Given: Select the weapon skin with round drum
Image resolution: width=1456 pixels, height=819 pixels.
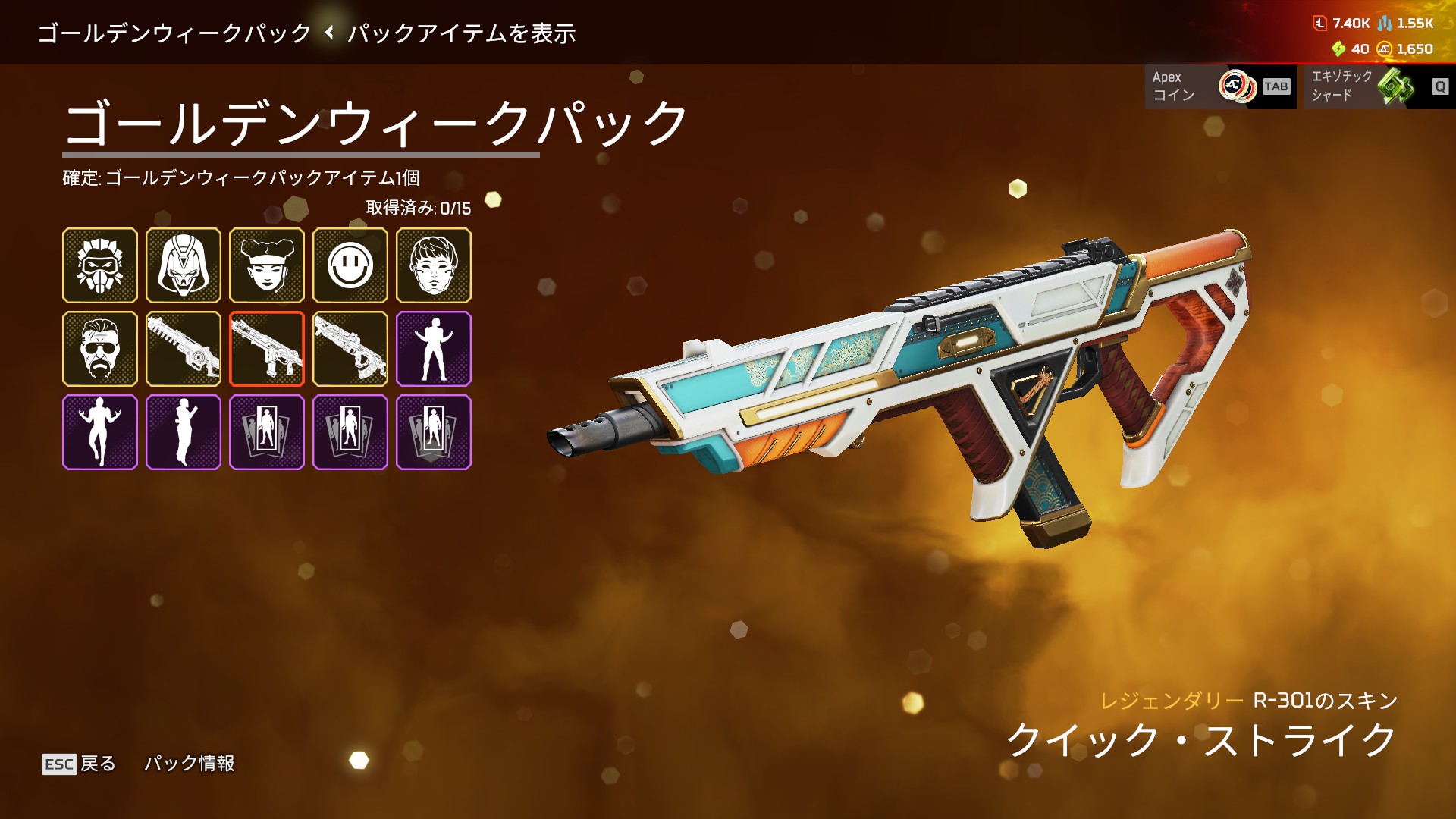Looking at the screenshot, I should tap(184, 349).
